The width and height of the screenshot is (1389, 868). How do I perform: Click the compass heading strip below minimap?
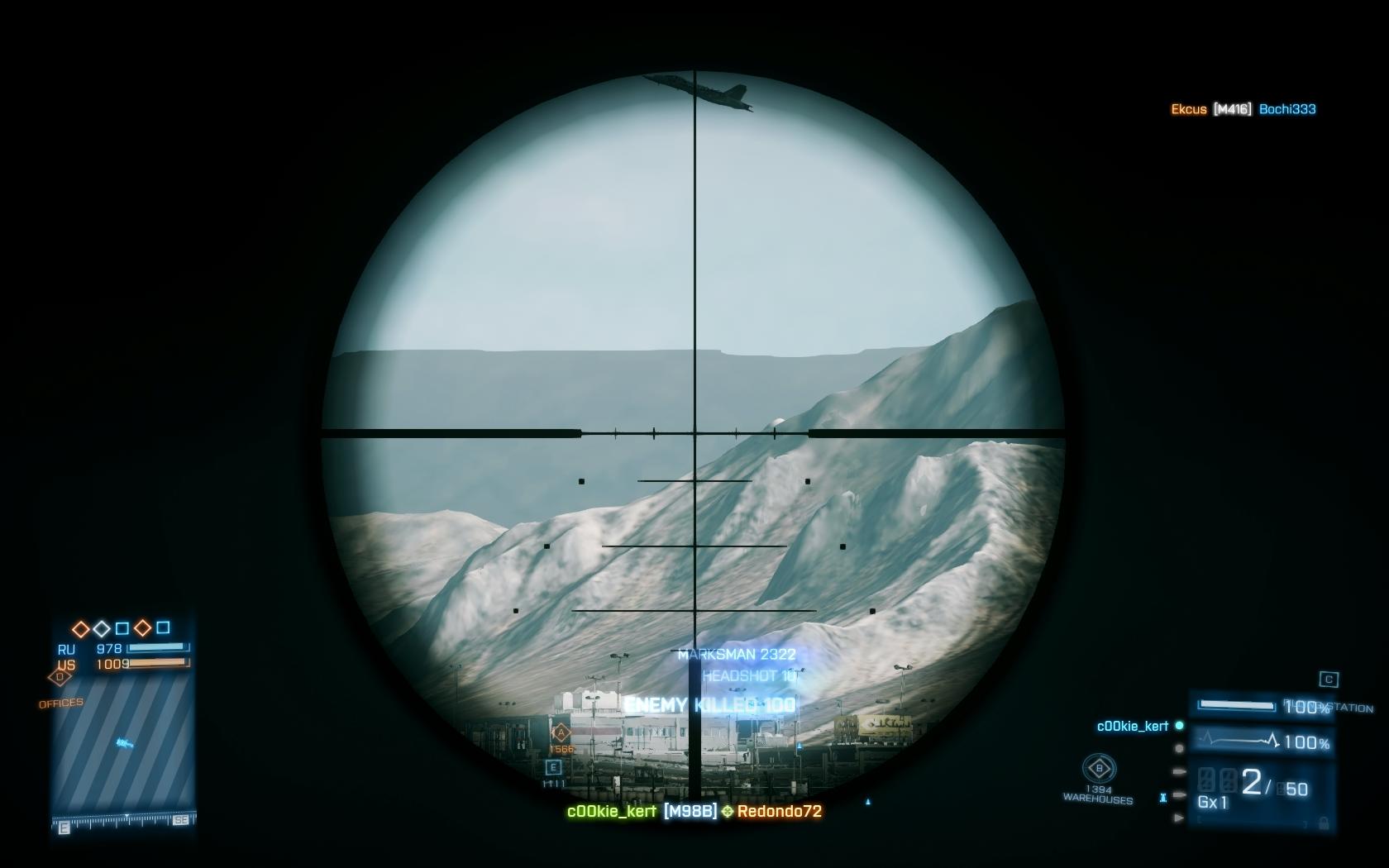click(x=124, y=821)
